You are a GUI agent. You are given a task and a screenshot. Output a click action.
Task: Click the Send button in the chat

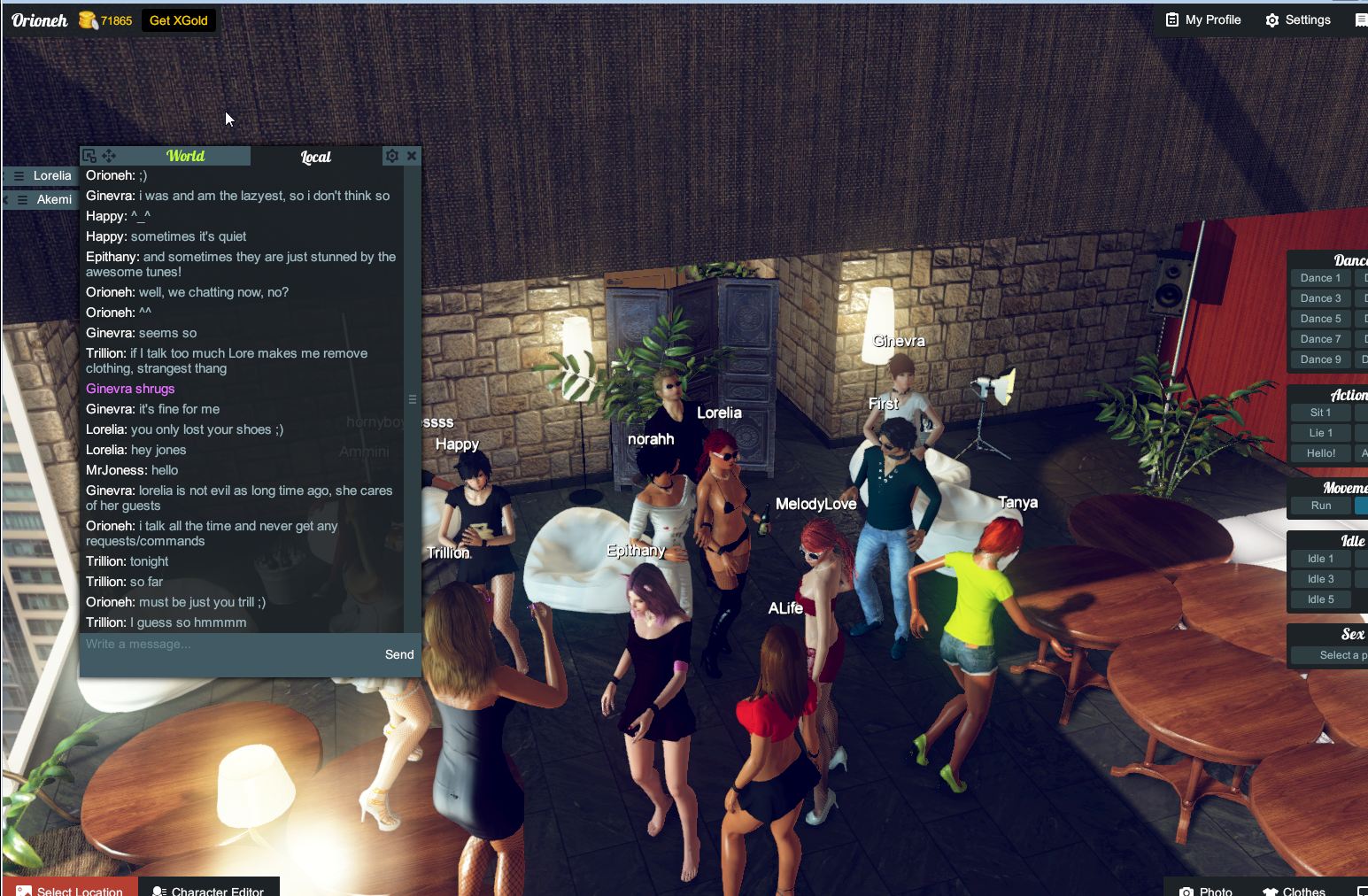399,654
